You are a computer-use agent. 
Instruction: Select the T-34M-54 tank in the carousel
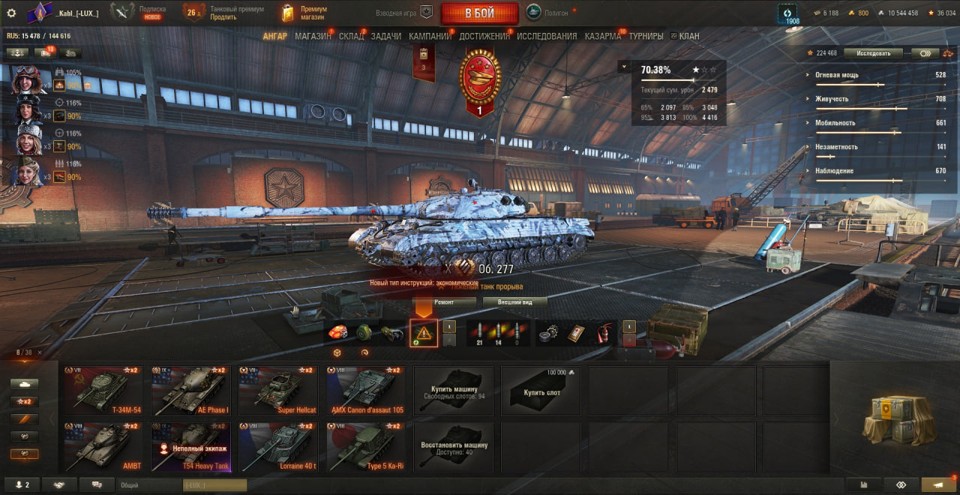coord(101,389)
